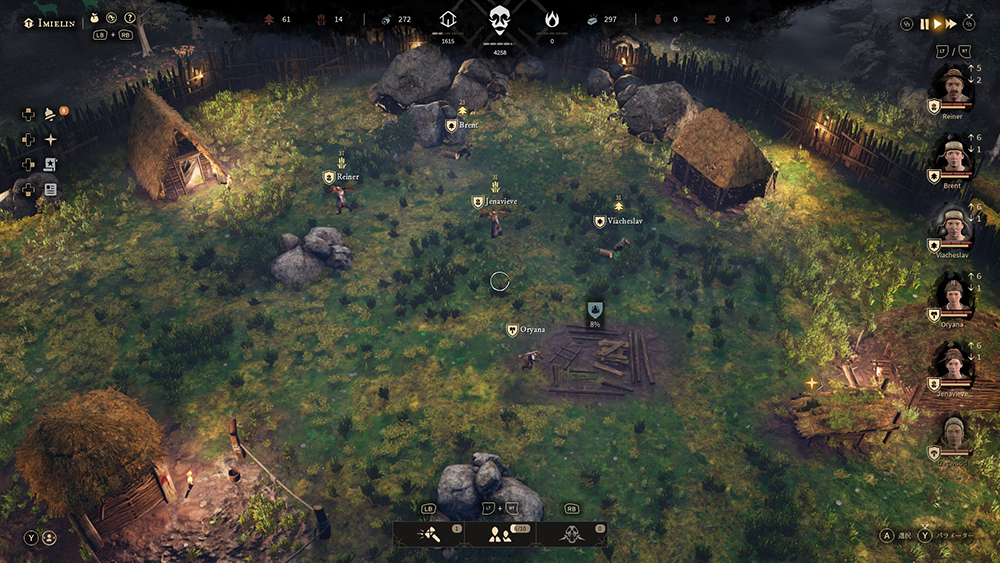1000x563 pixels.
Task: Open the build hammer panel
Action: point(428,535)
